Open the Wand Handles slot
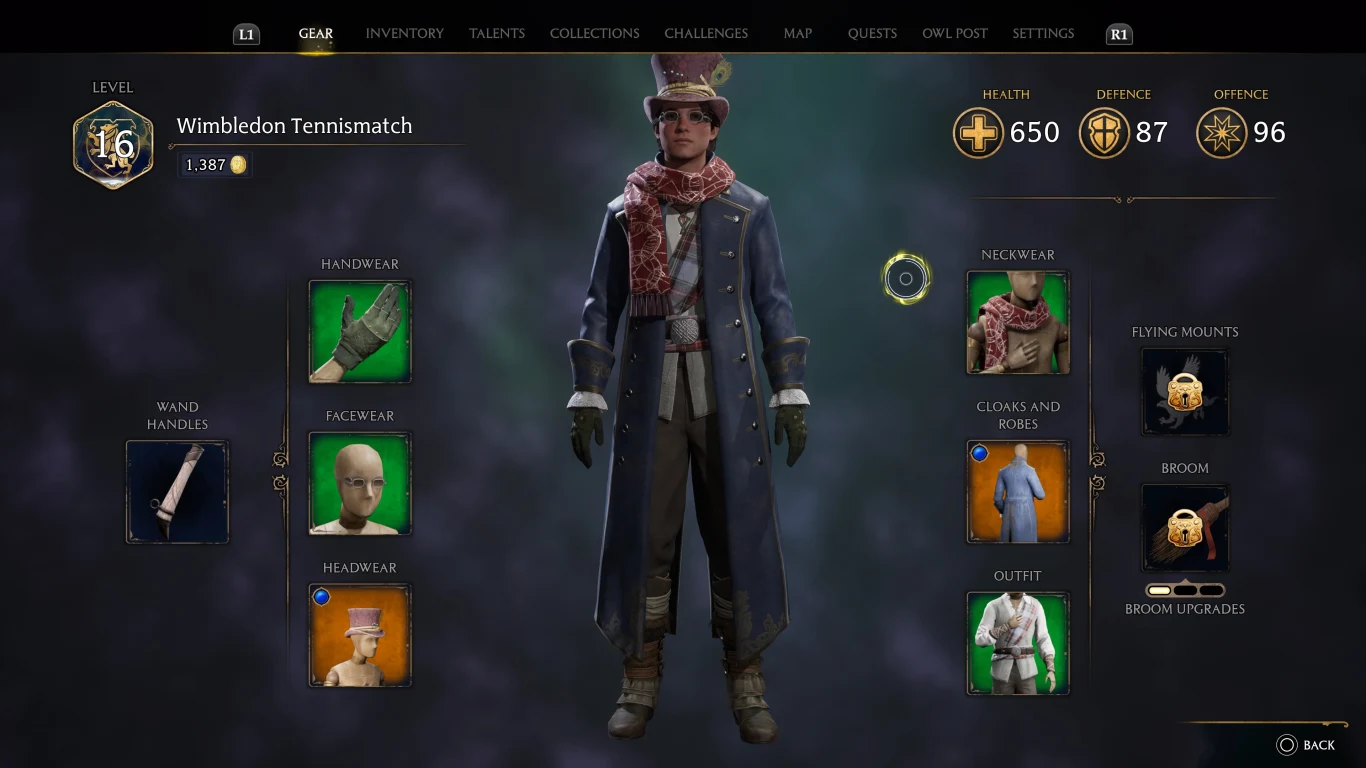Viewport: 1366px width, 768px height. click(177, 492)
